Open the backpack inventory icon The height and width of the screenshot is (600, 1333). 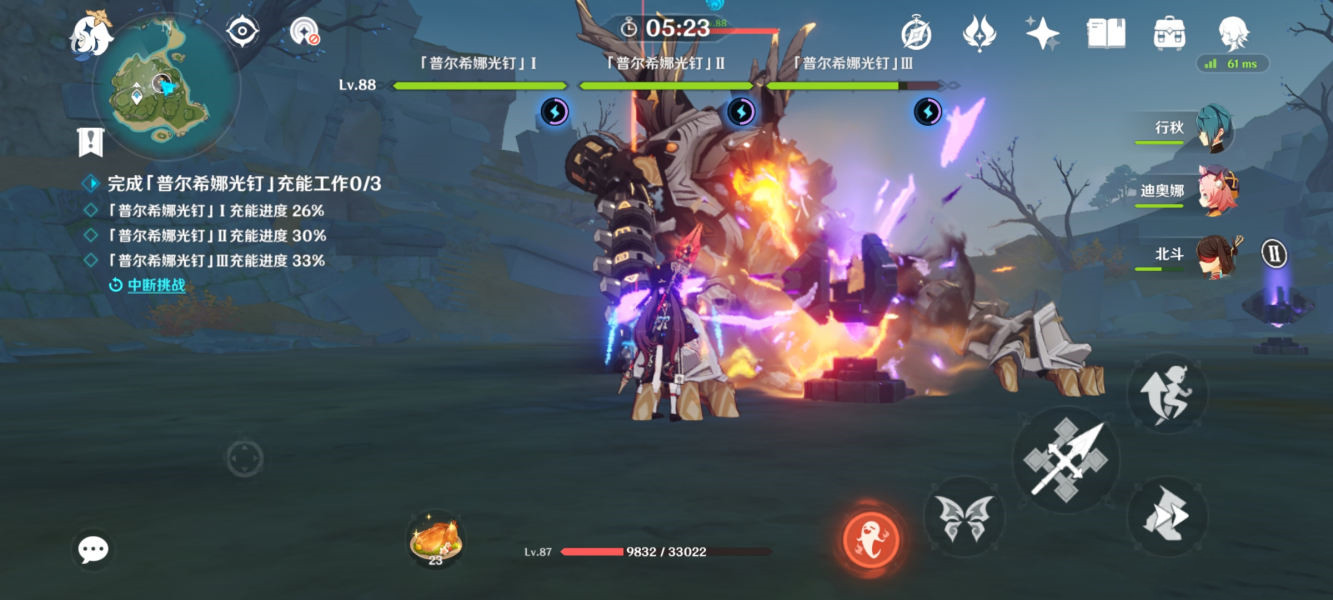pyautogui.click(x=1169, y=33)
